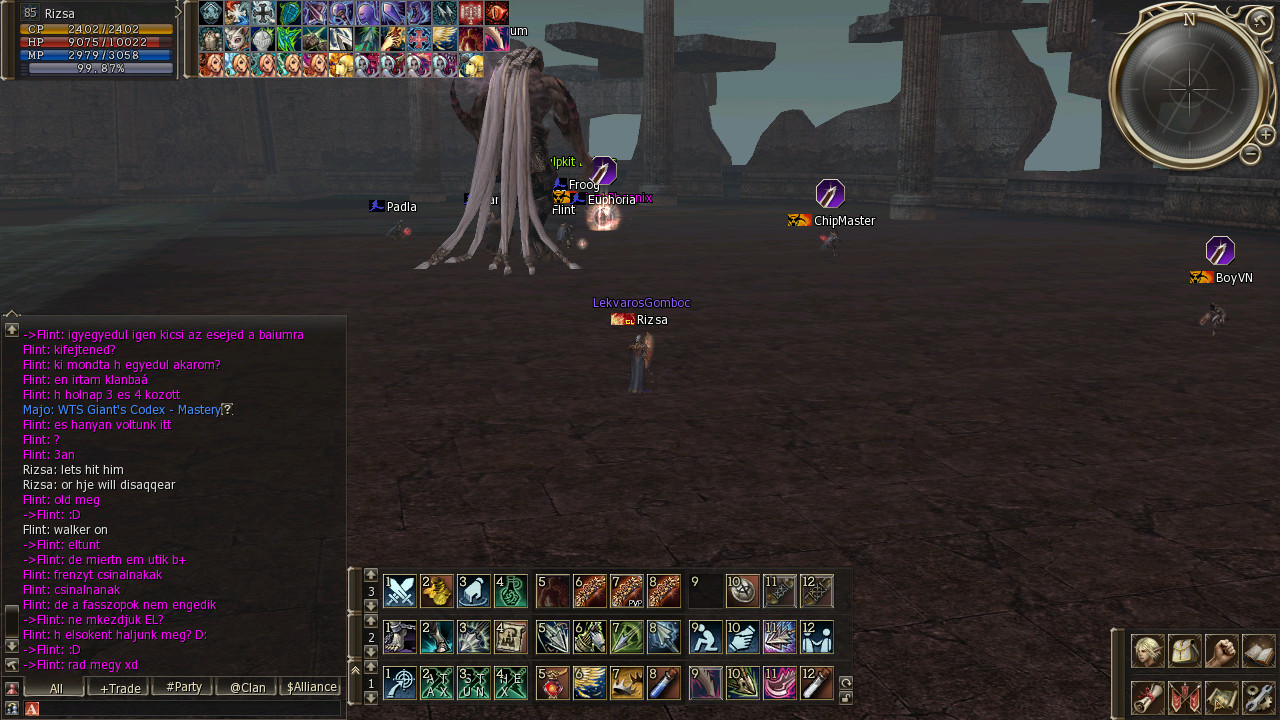
Task: Open the world map icon
Action: [x=1222, y=697]
